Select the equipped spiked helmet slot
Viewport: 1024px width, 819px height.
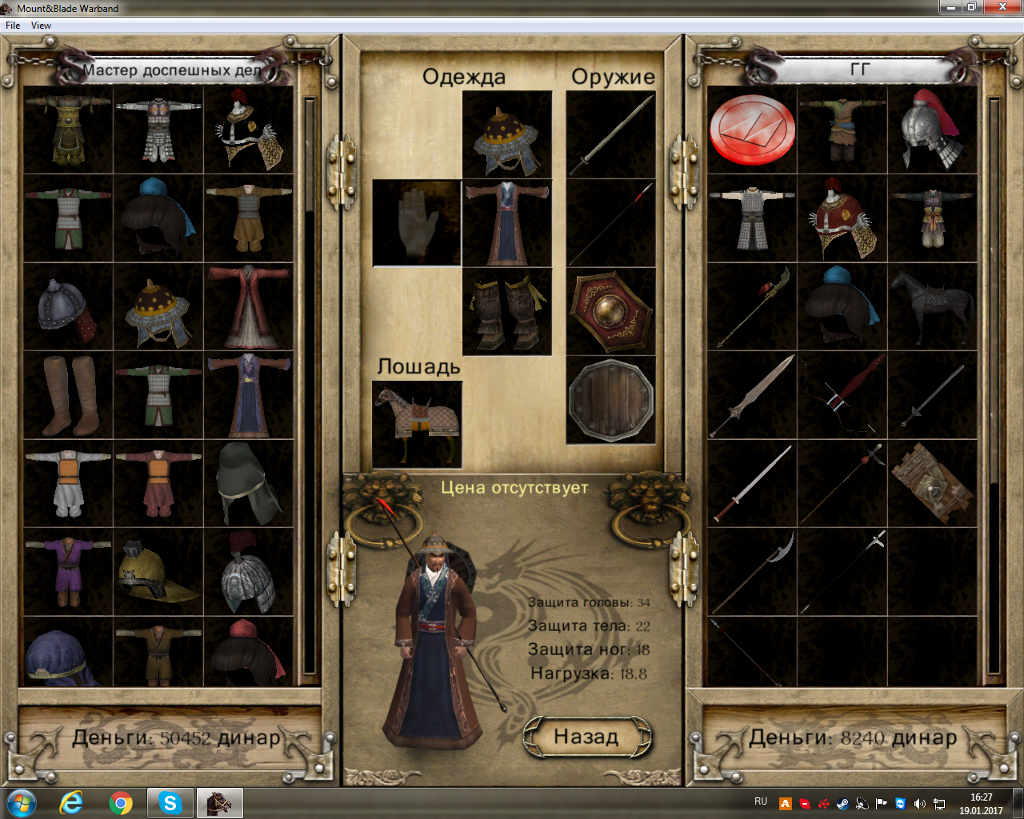point(507,134)
